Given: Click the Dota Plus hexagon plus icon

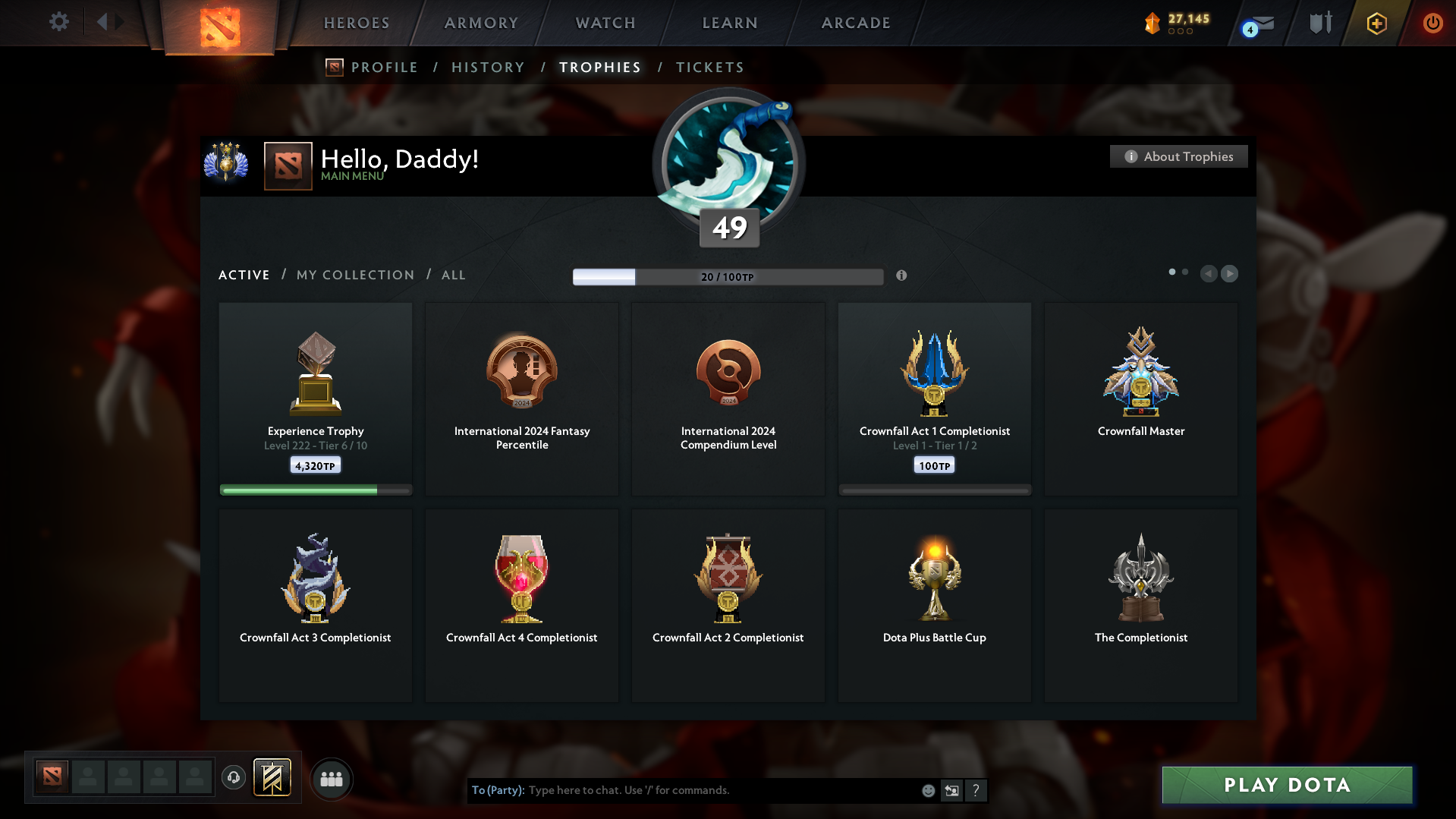Looking at the screenshot, I should (1376, 24).
